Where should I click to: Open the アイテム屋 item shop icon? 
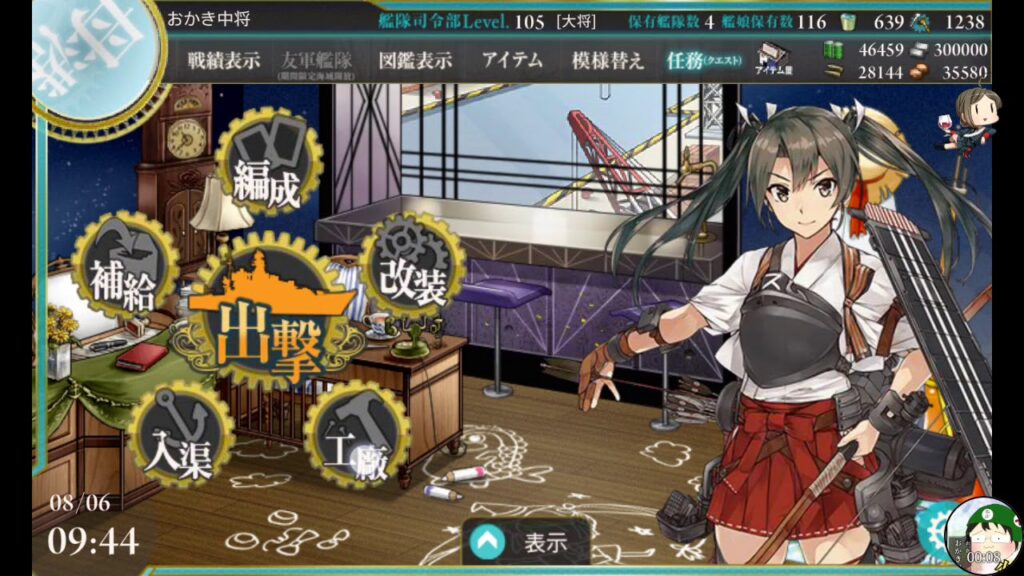click(x=773, y=60)
